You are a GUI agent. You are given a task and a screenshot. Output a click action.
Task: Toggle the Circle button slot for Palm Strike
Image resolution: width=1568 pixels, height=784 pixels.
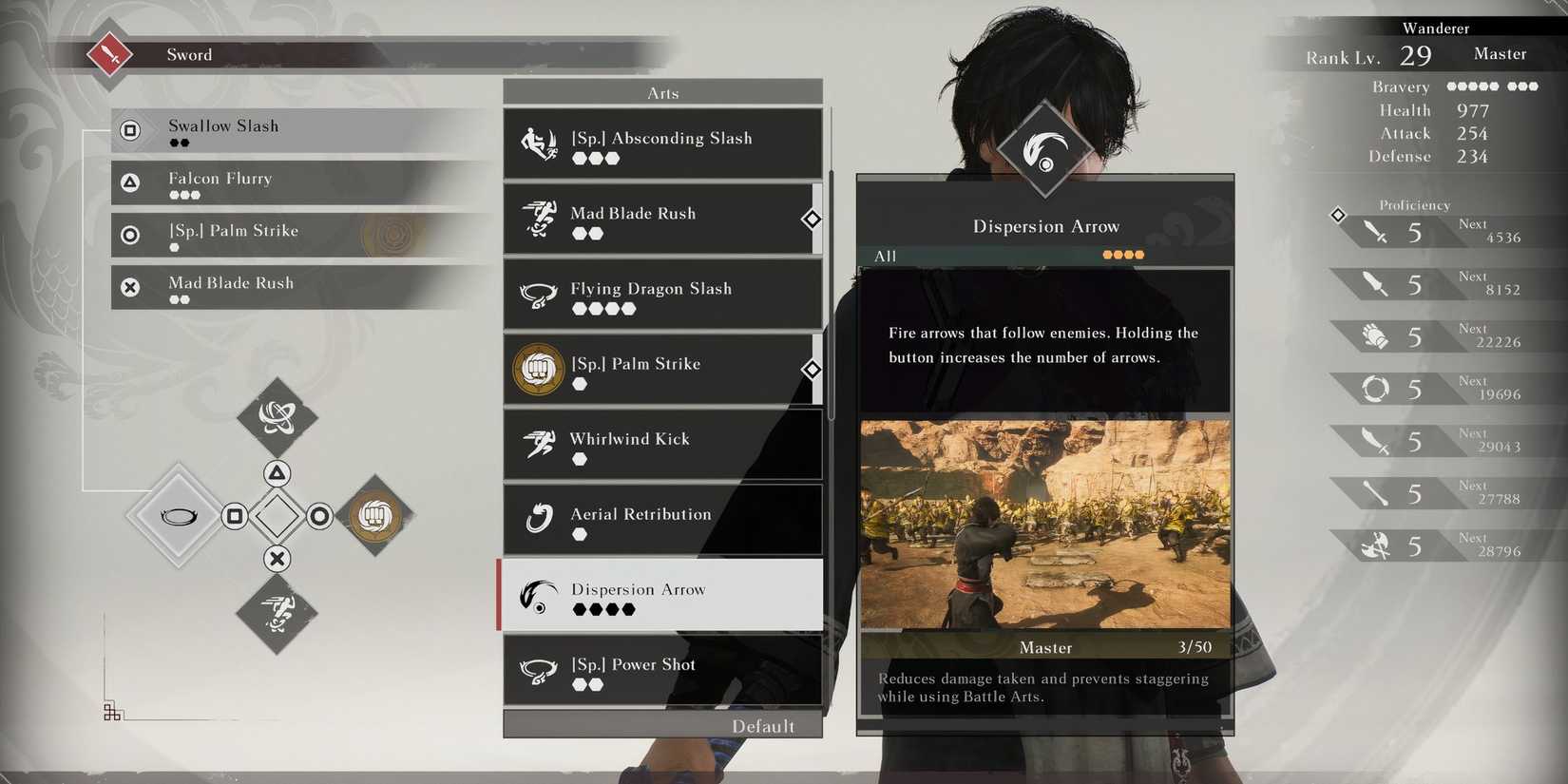pos(319,516)
